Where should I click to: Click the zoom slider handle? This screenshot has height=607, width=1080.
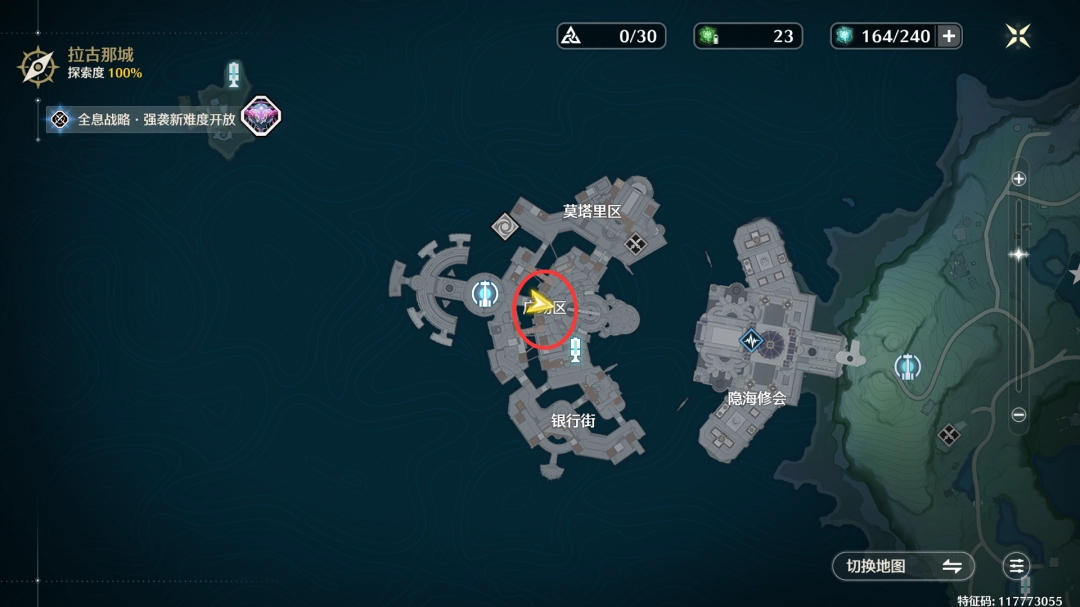tap(1019, 254)
